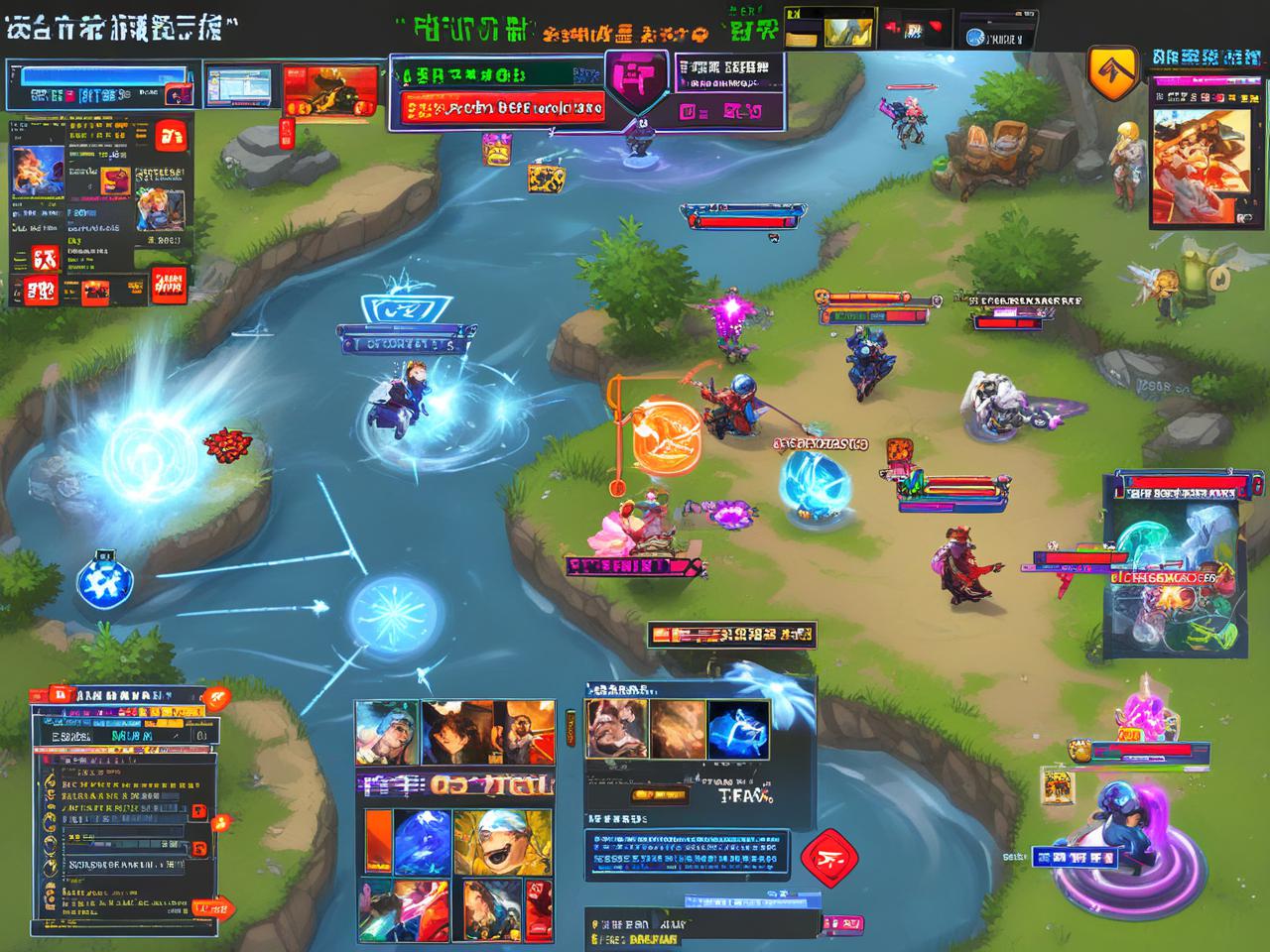1270x952 pixels.
Task: Click the red banner button under the green text
Action: click(496, 107)
